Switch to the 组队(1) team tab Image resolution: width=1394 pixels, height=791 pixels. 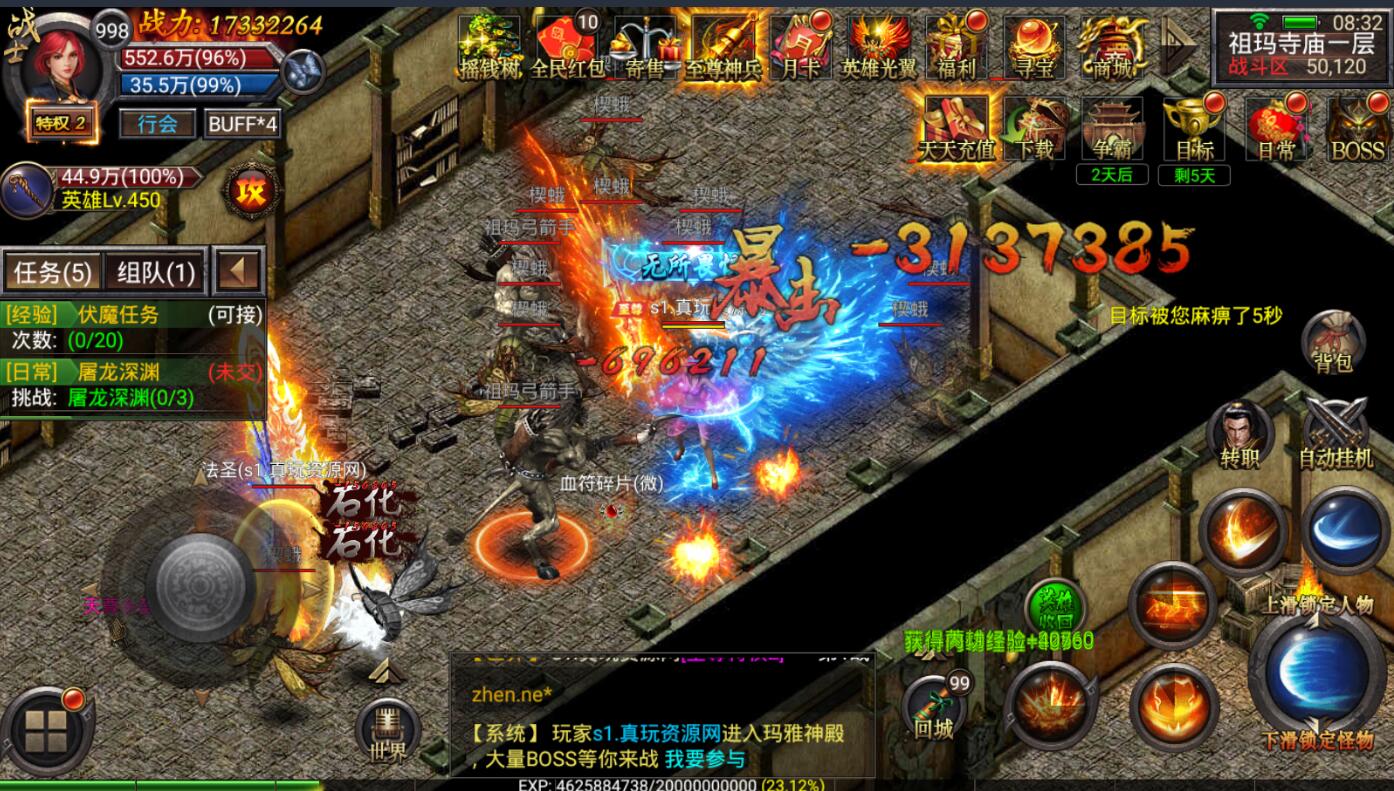pos(156,272)
